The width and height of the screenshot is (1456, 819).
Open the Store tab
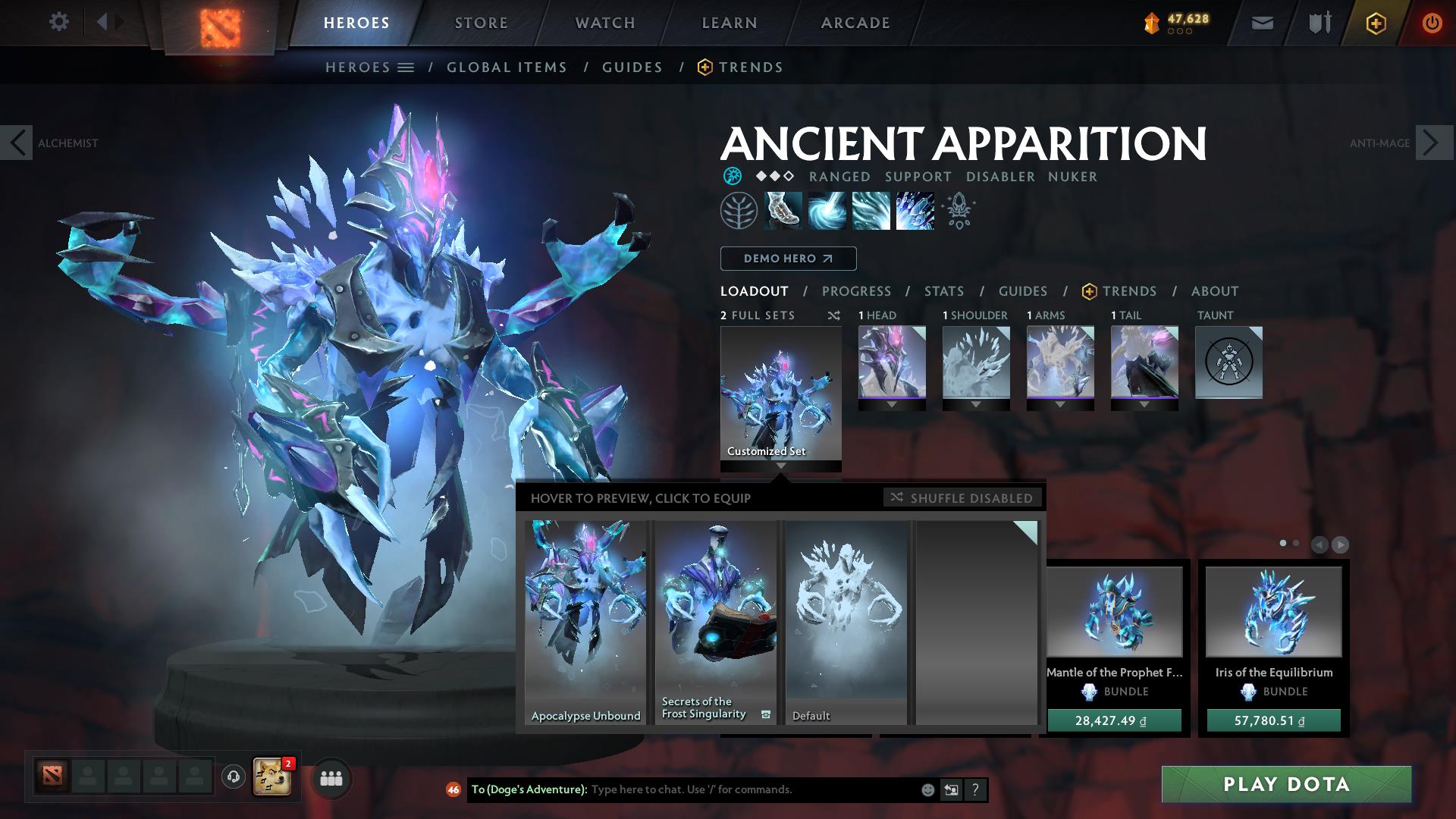[x=482, y=23]
